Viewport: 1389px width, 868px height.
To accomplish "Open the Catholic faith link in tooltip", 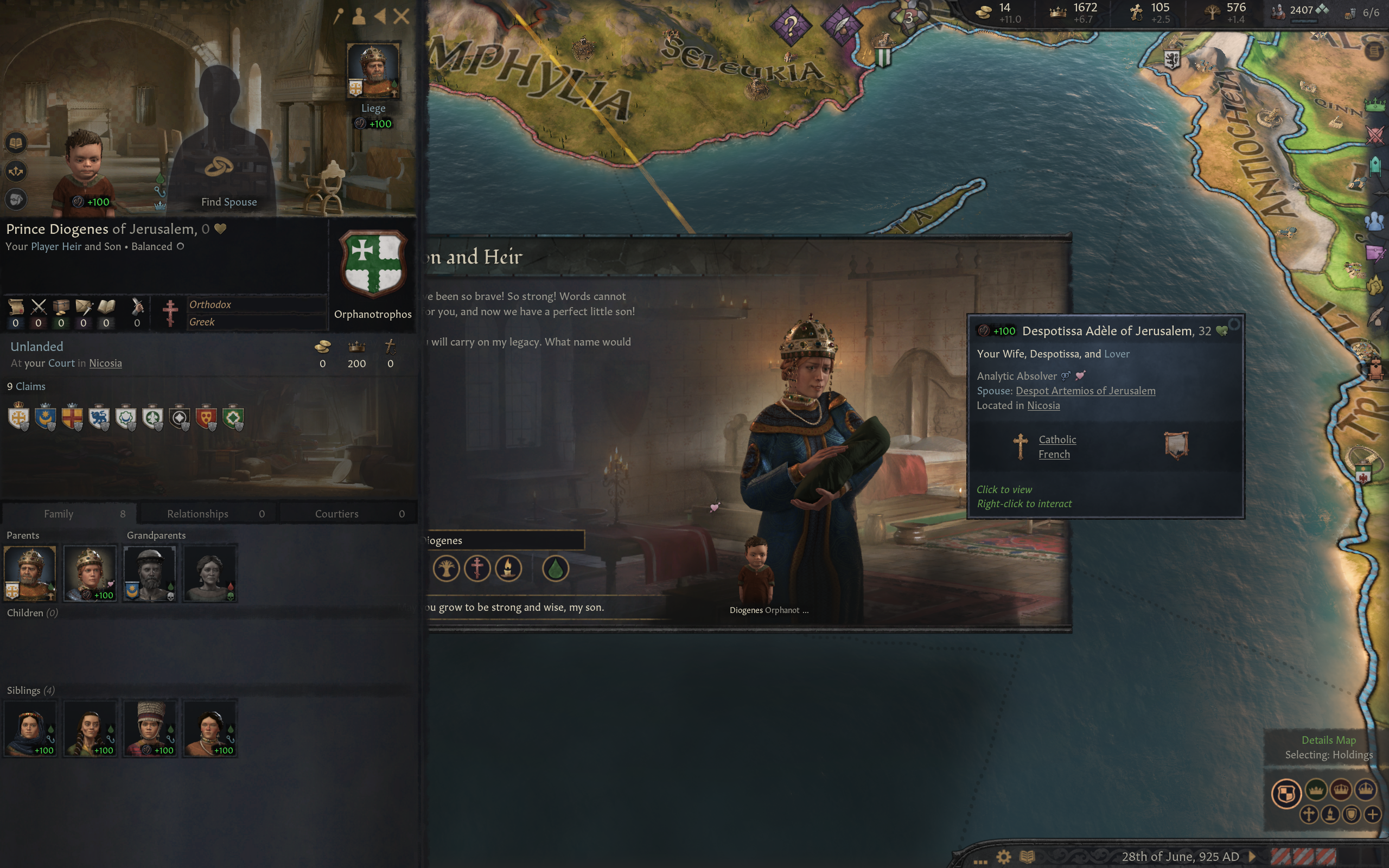I will coord(1057,440).
